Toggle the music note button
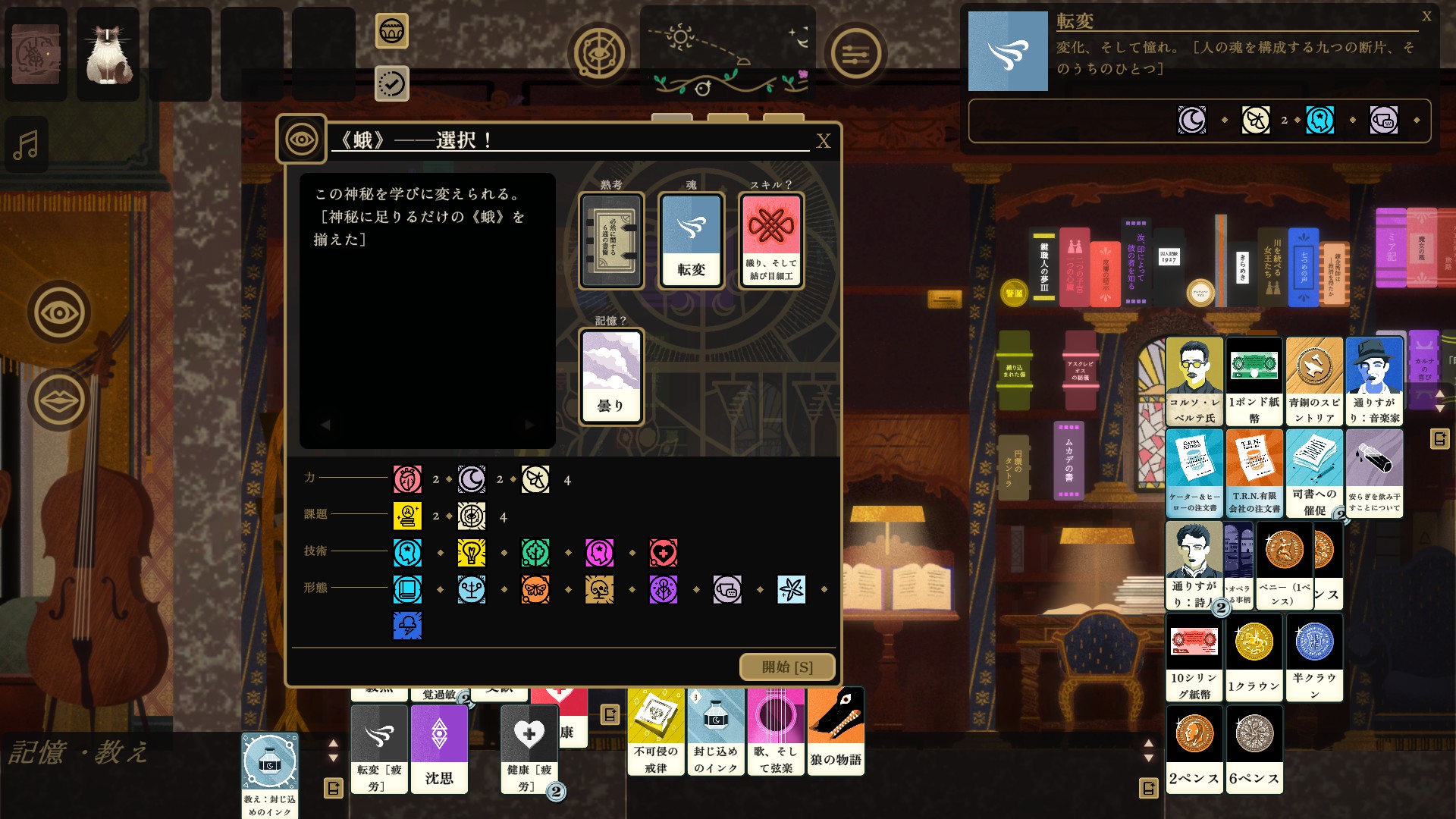1456x819 pixels. click(27, 144)
